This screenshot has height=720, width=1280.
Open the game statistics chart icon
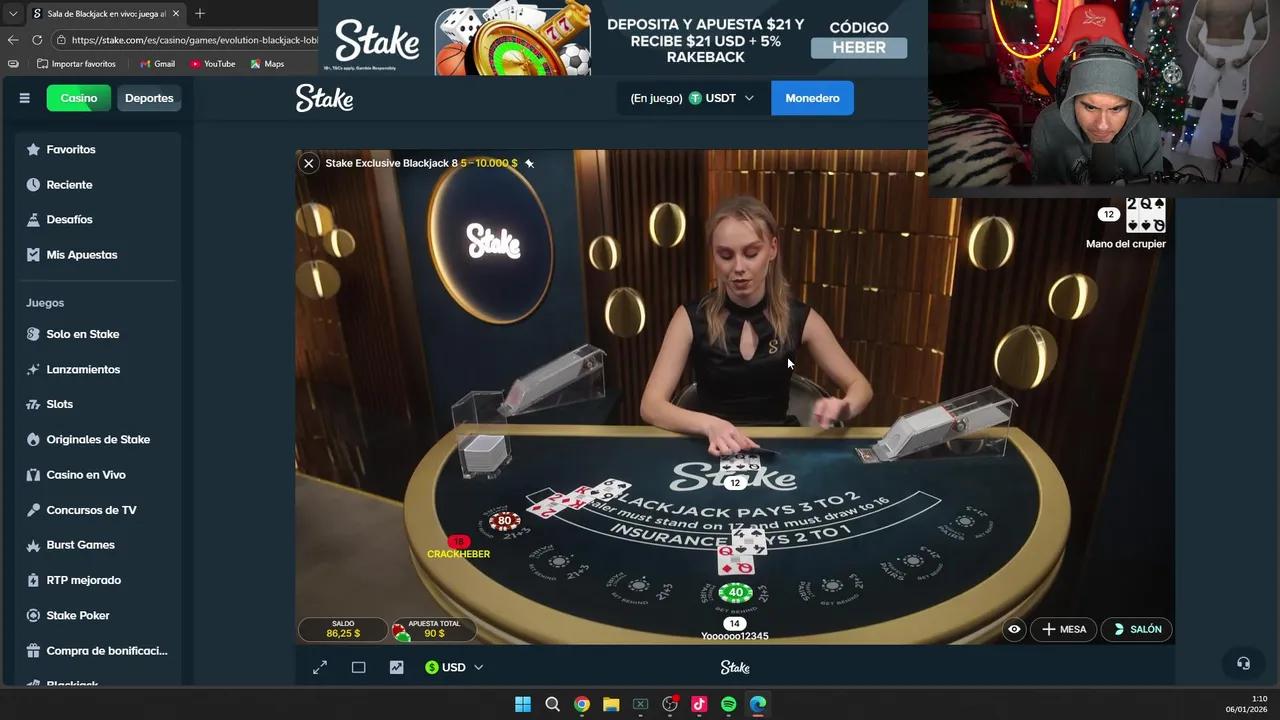[x=396, y=667]
